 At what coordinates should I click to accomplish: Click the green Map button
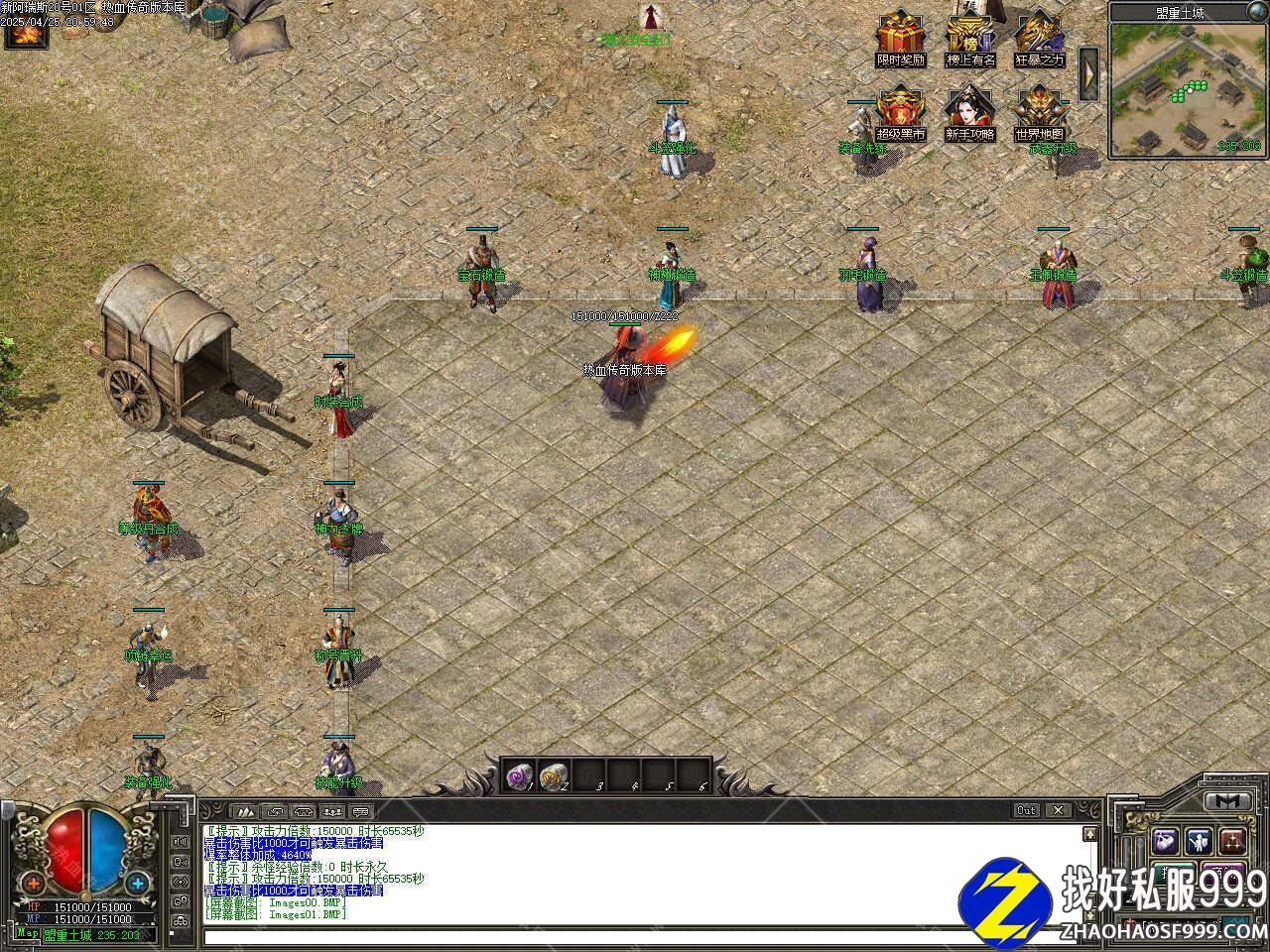(28, 934)
